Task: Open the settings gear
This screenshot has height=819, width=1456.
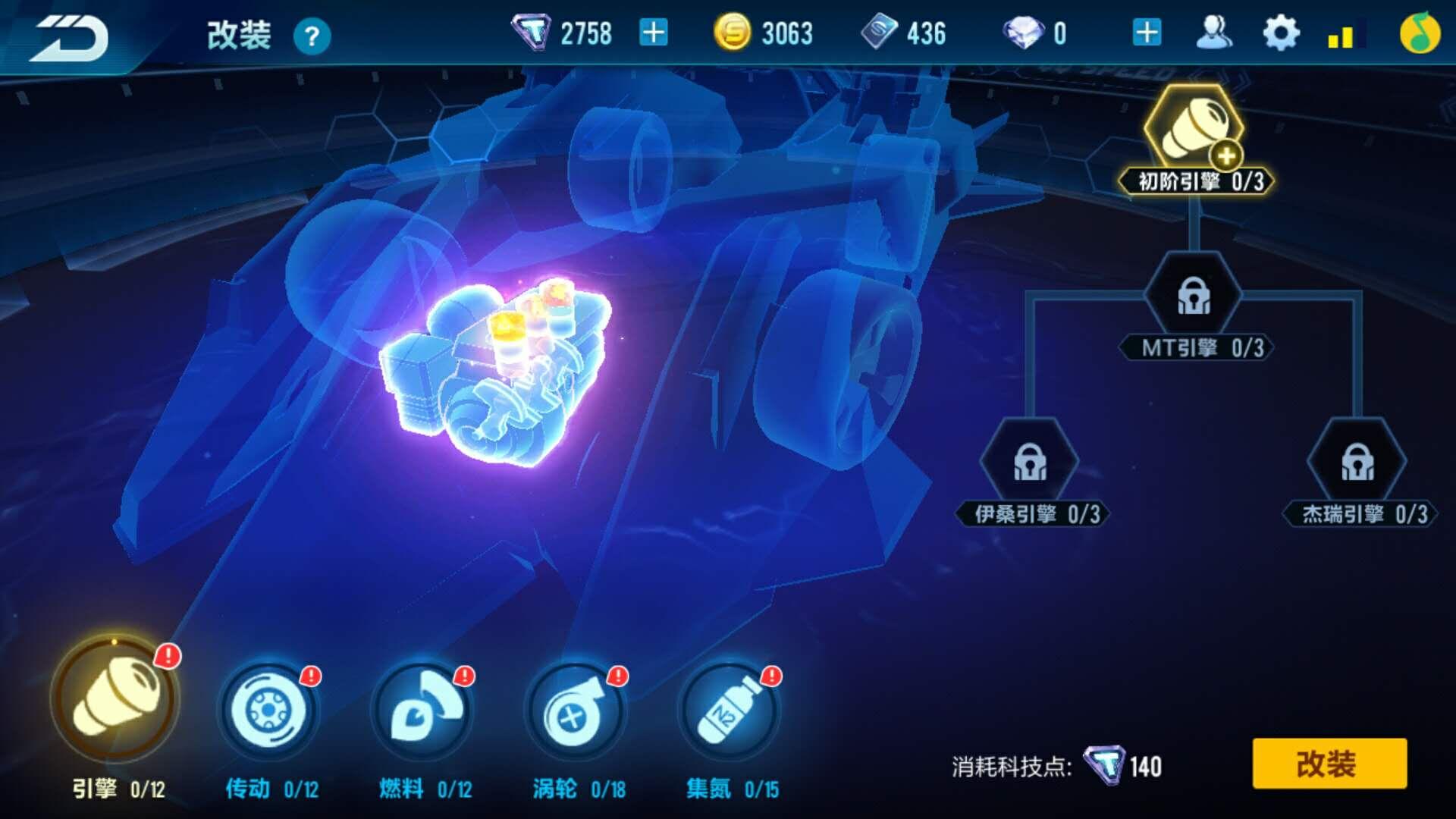Action: pyautogui.click(x=1281, y=33)
